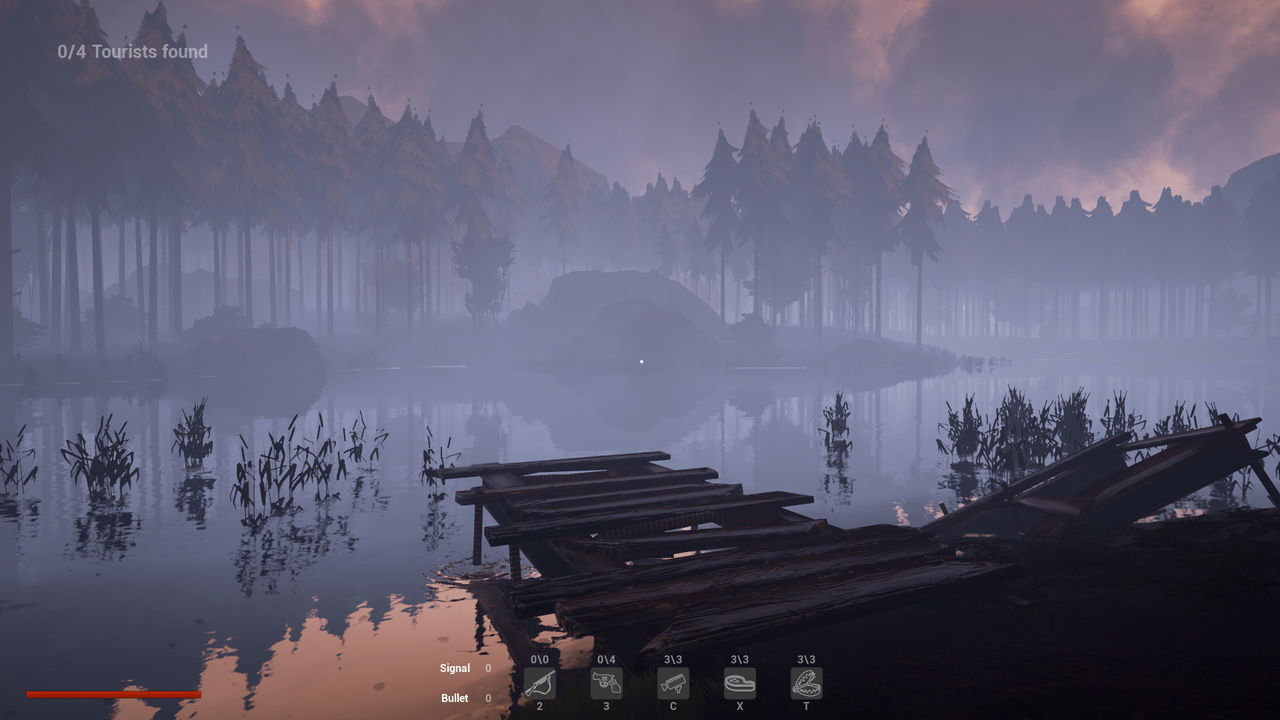
Task: Equip the revolver from slot 3
Action: (x=607, y=684)
